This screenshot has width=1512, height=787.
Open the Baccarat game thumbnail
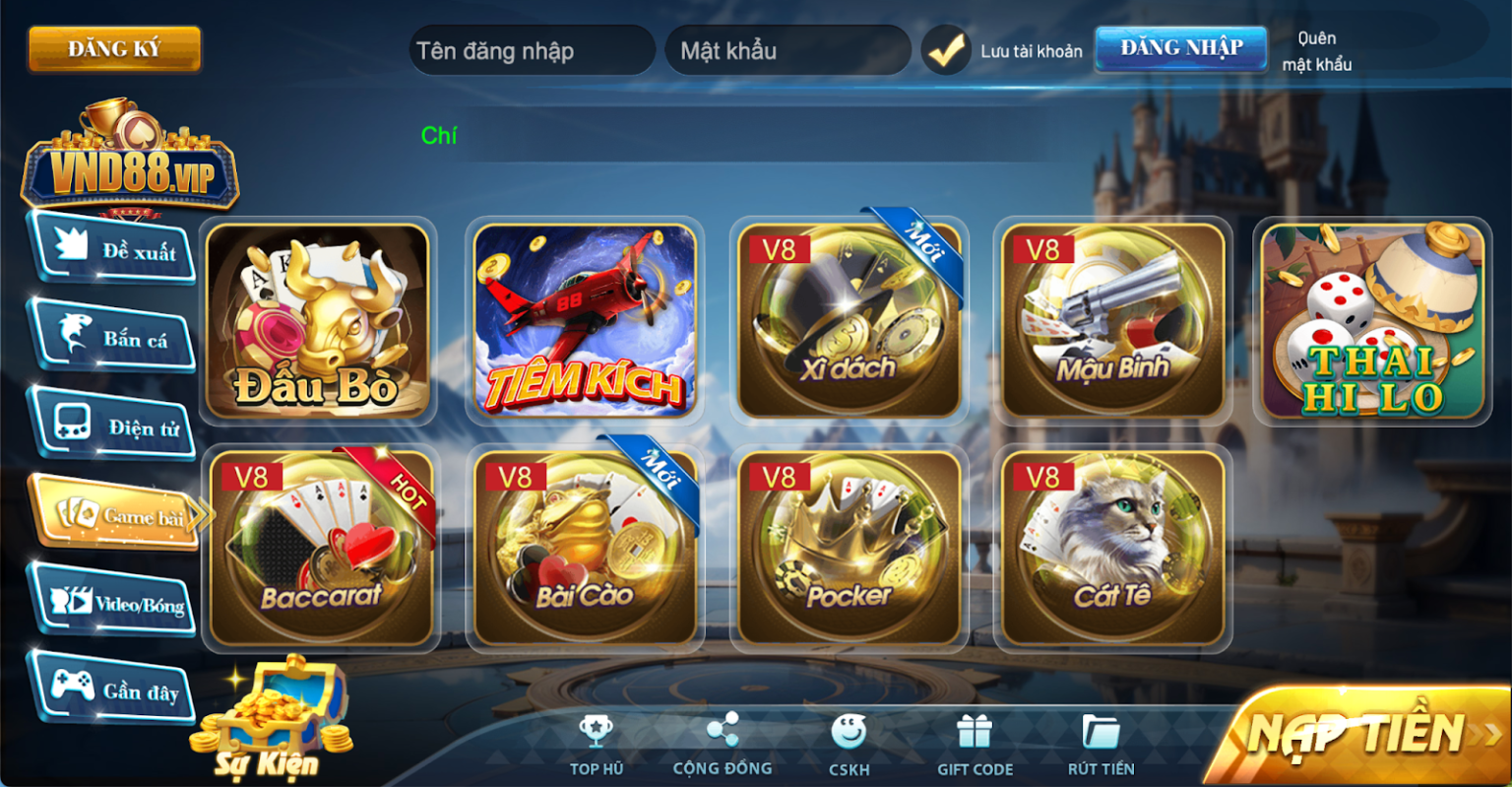tap(321, 549)
